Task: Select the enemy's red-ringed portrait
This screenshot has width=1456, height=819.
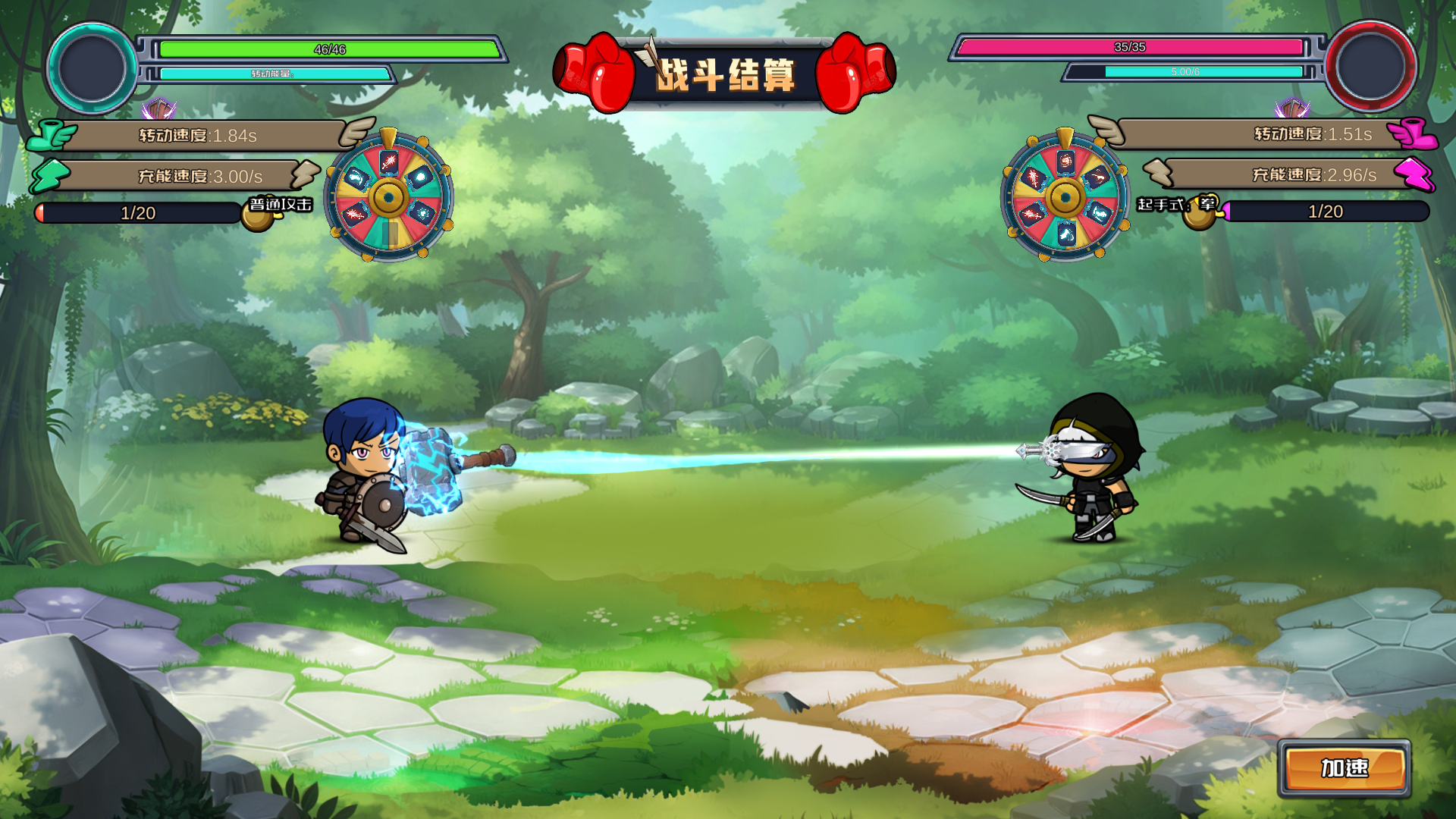Action: point(1370,66)
